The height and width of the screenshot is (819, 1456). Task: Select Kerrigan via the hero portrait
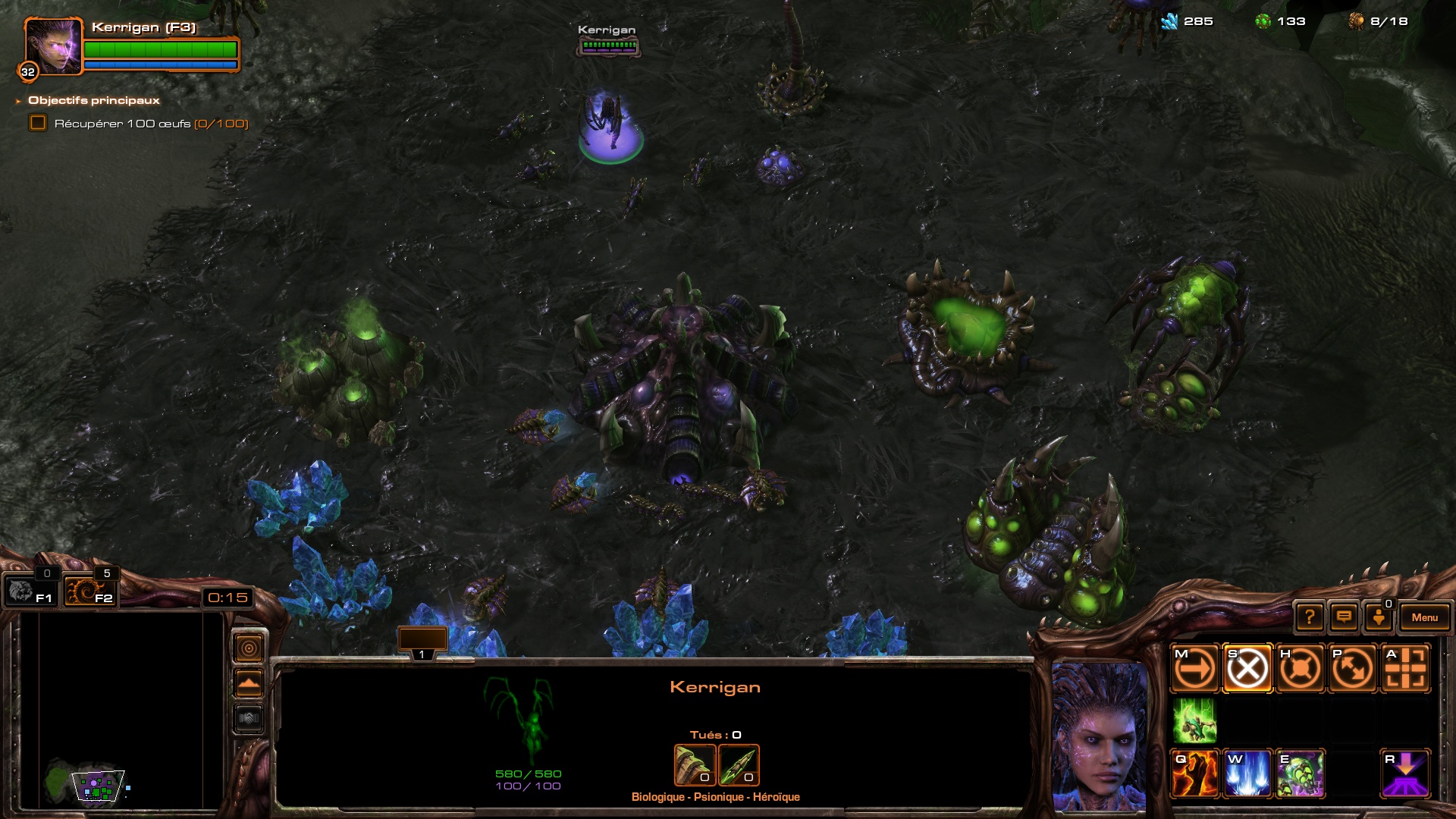[52, 47]
